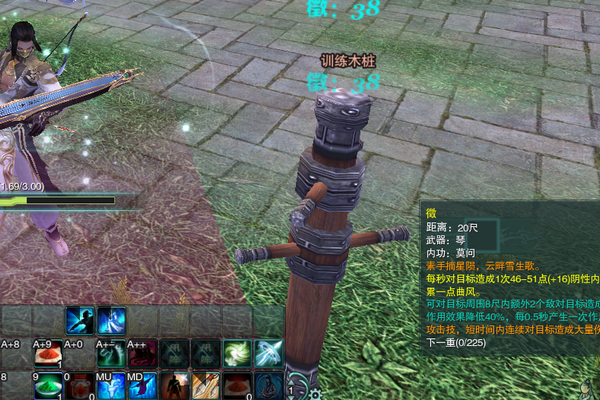
Task: Select the red powder item slot A+9
Action: (x=49, y=353)
